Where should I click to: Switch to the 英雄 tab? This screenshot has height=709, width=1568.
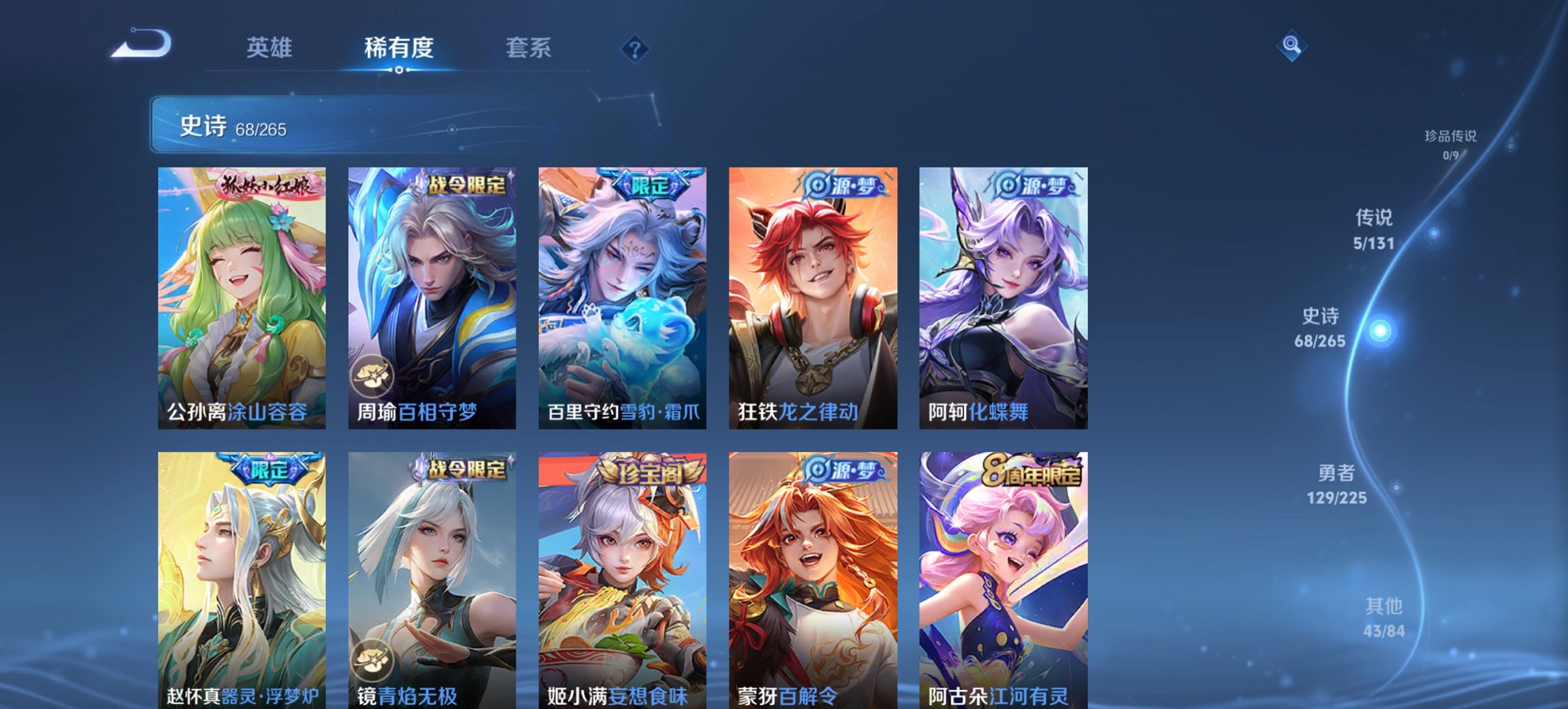point(269,47)
